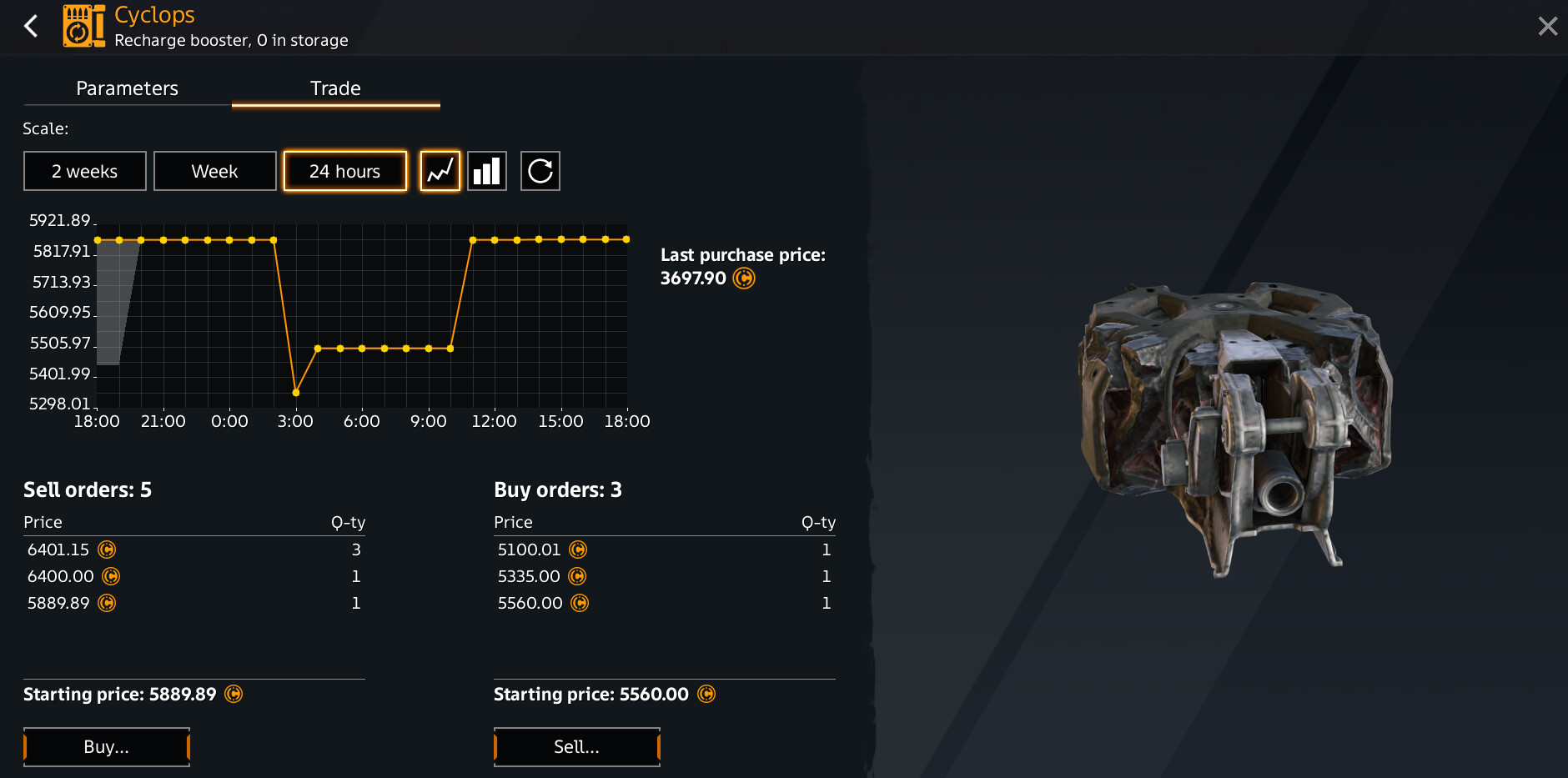Refresh the market price data
This screenshot has height=778, width=1568.
pyautogui.click(x=540, y=171)
